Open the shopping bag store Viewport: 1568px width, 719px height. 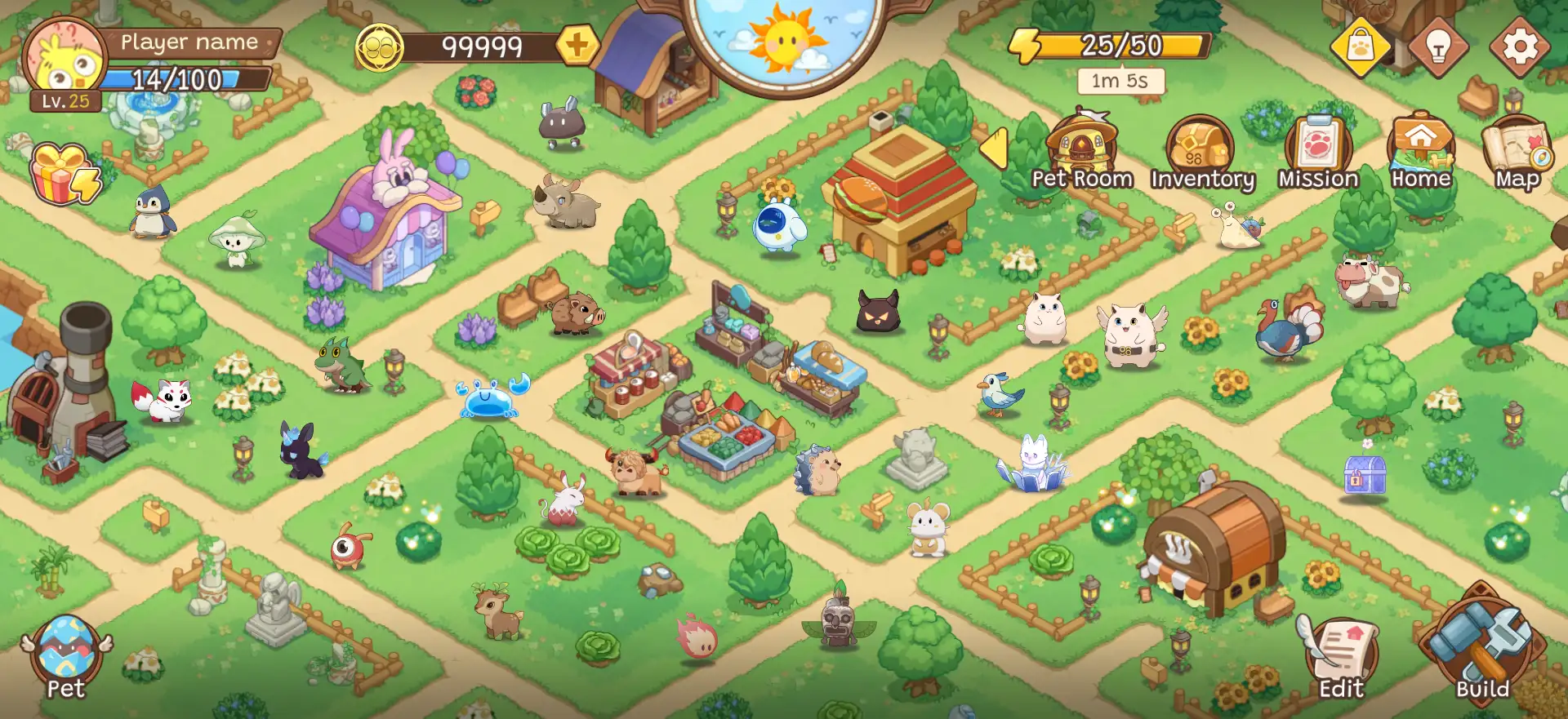(x=1360, y=47)
